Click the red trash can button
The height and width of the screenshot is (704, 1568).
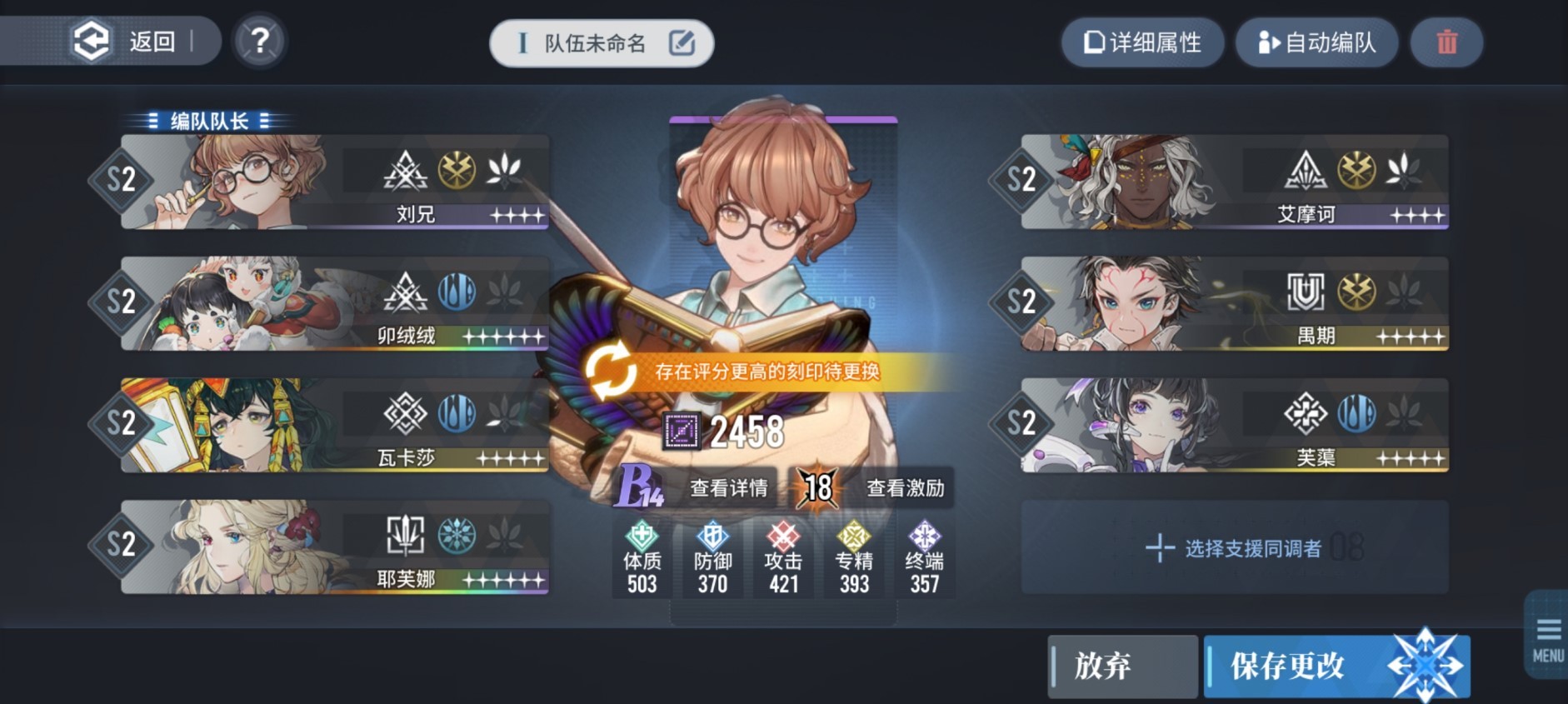(1446, 42)
